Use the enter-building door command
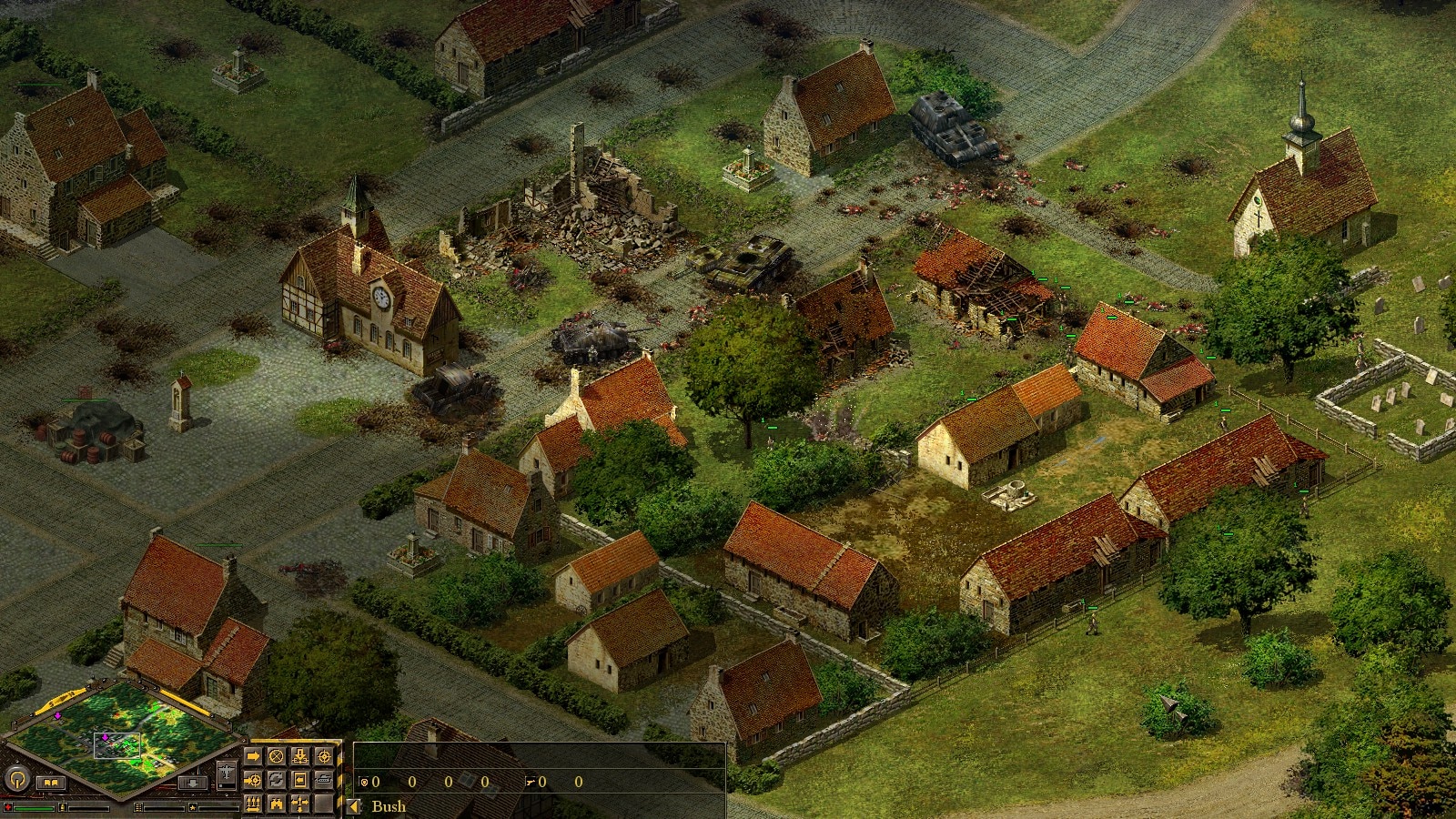This screenshot has width=1456, height=819. coord(299,780)
